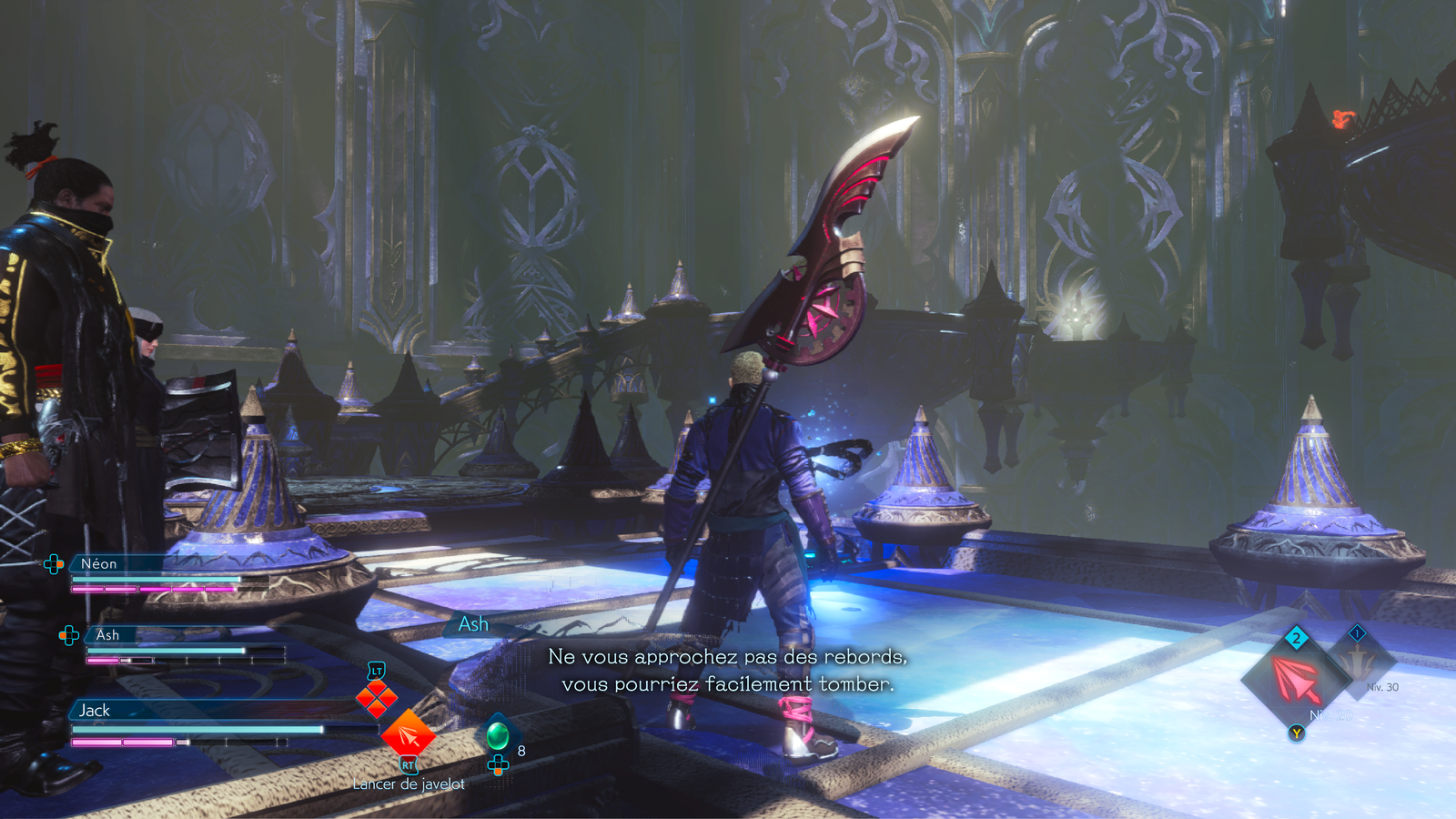Use the green potion item
Screen dimensions: 1456x819
click(498, 733)
